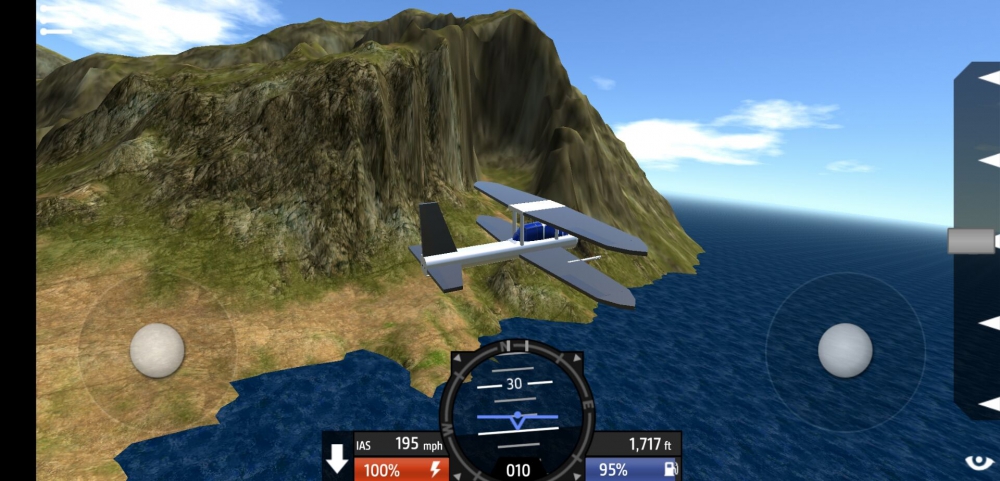The width and height of the screenshot is (1000, 481).
Task: Tap the left virtual joystick knob
Action: tap(157, 351)
